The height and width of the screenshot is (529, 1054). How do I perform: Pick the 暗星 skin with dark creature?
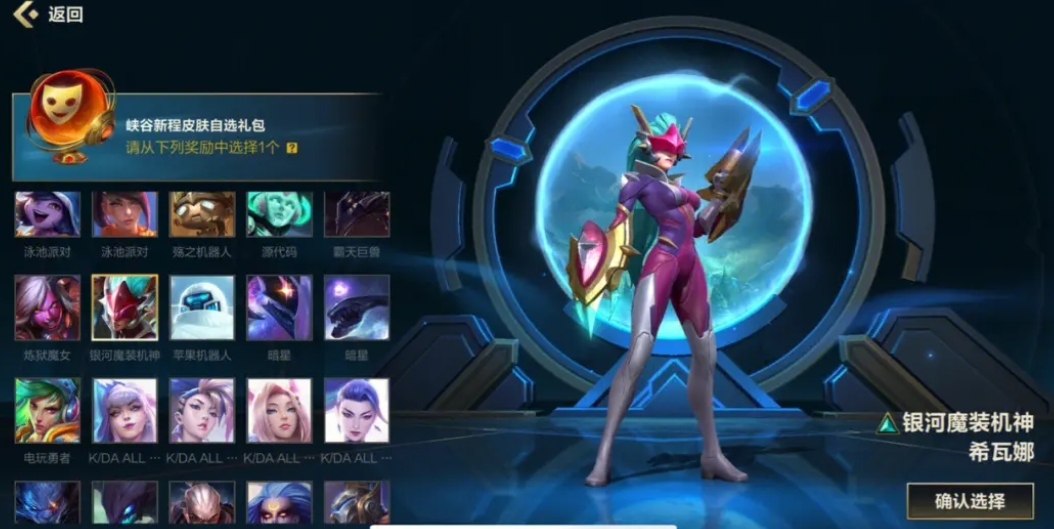(356, 308)
